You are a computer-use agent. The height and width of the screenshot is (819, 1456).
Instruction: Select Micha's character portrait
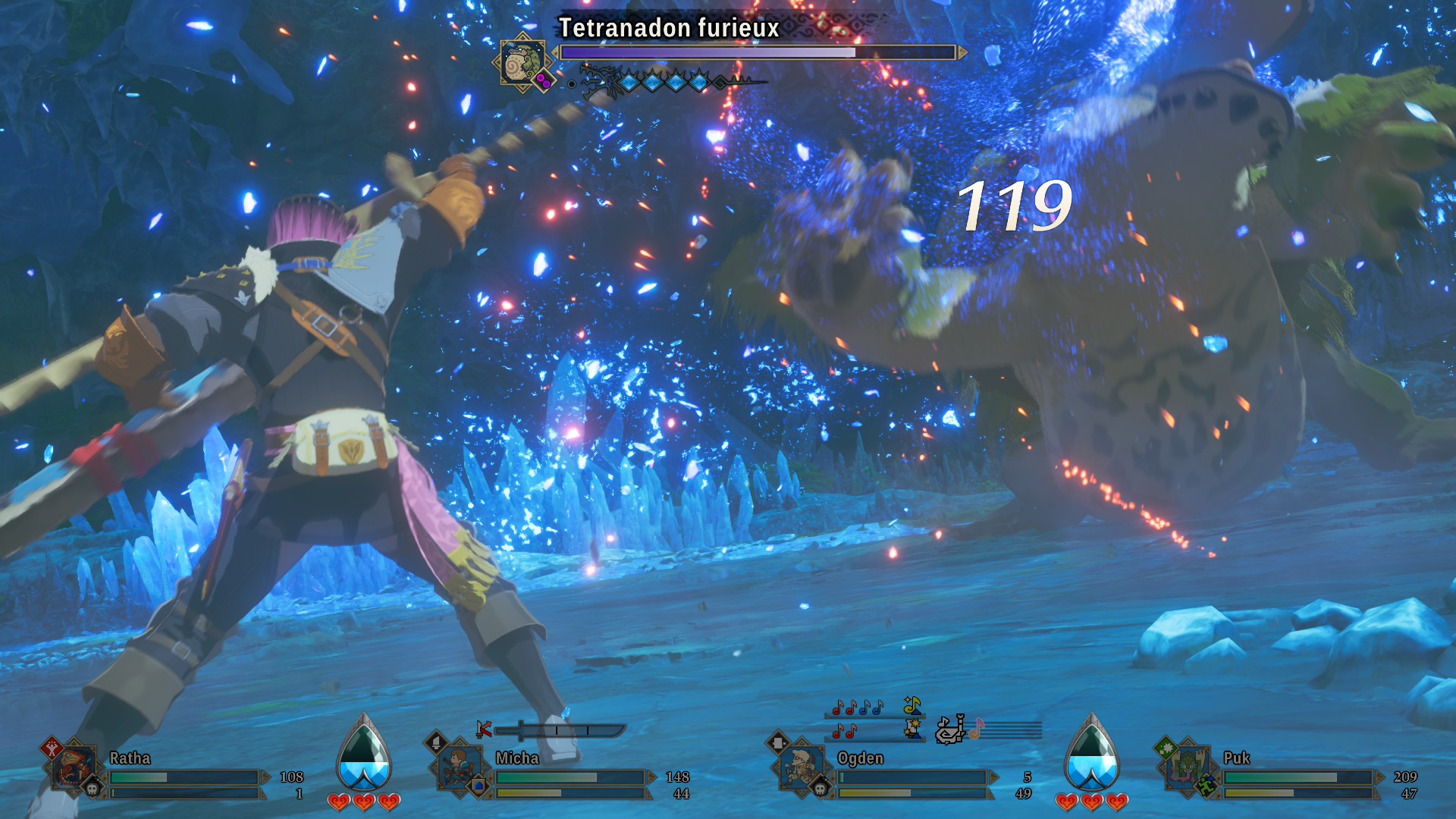point(460,767)
